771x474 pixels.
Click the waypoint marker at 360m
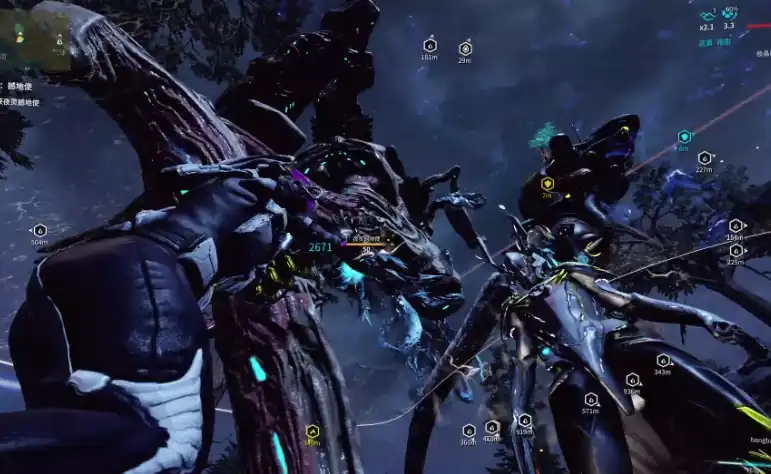468,430
